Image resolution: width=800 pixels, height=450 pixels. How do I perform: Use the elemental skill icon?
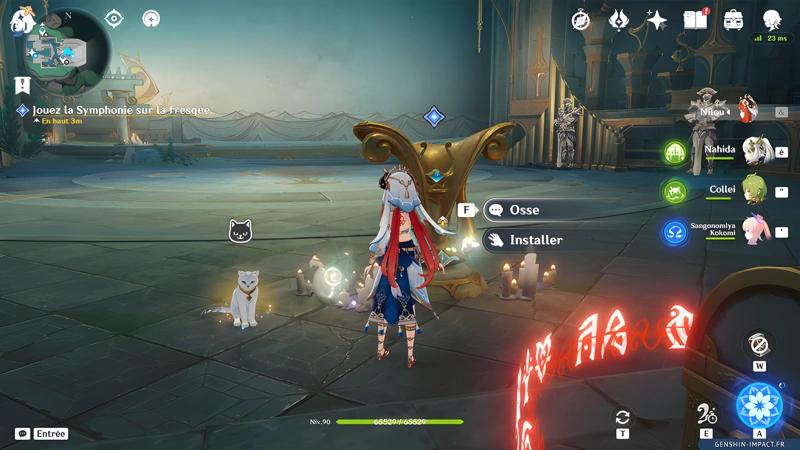(707, 414)
